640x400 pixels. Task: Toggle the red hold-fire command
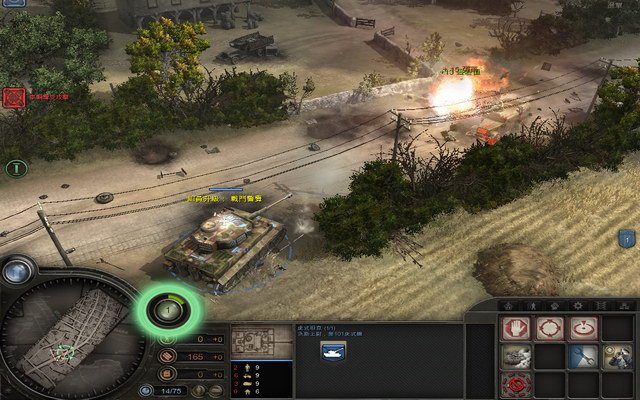tap(516, 384)
